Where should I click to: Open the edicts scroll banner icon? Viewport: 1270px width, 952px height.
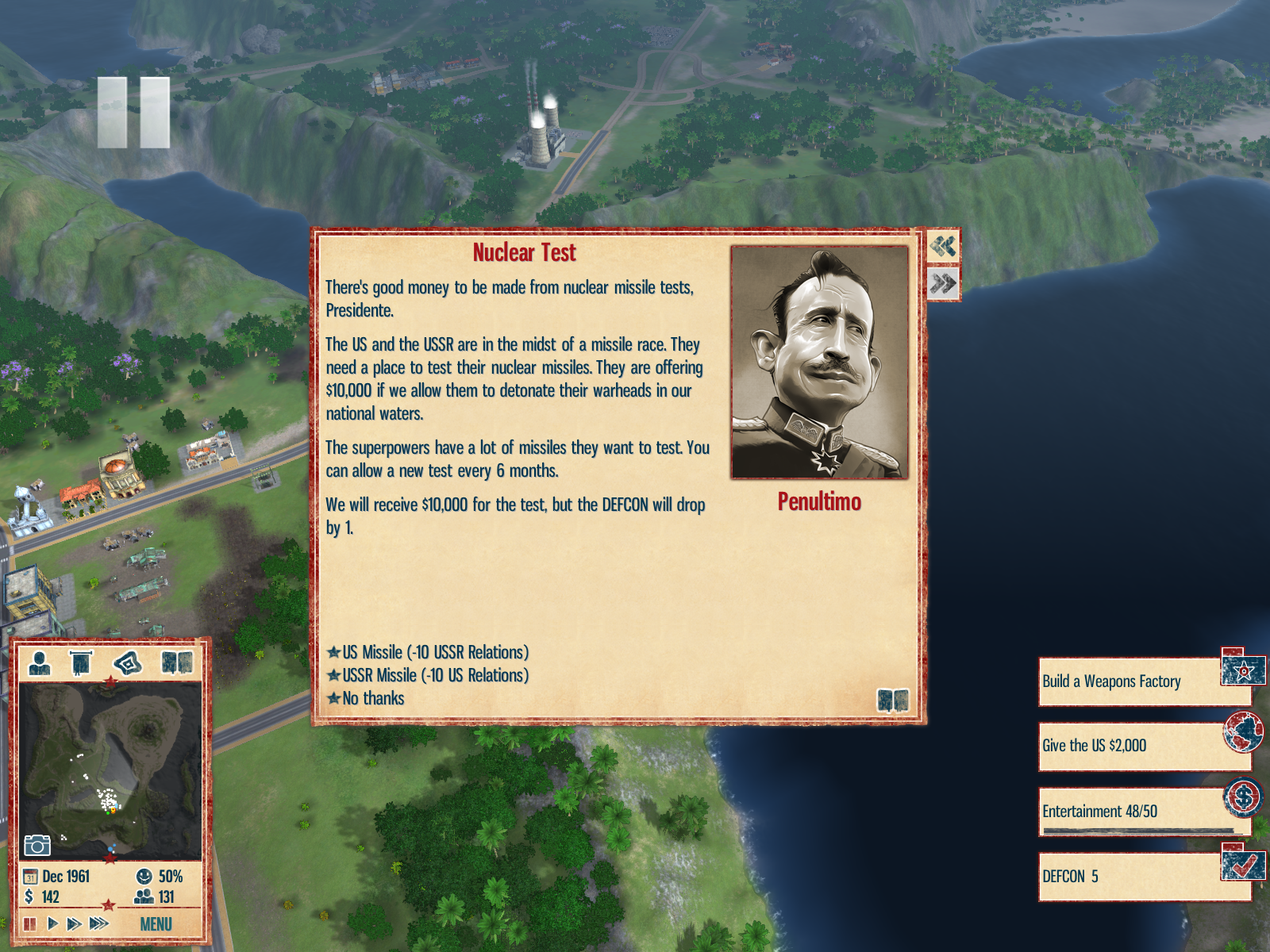81,662
